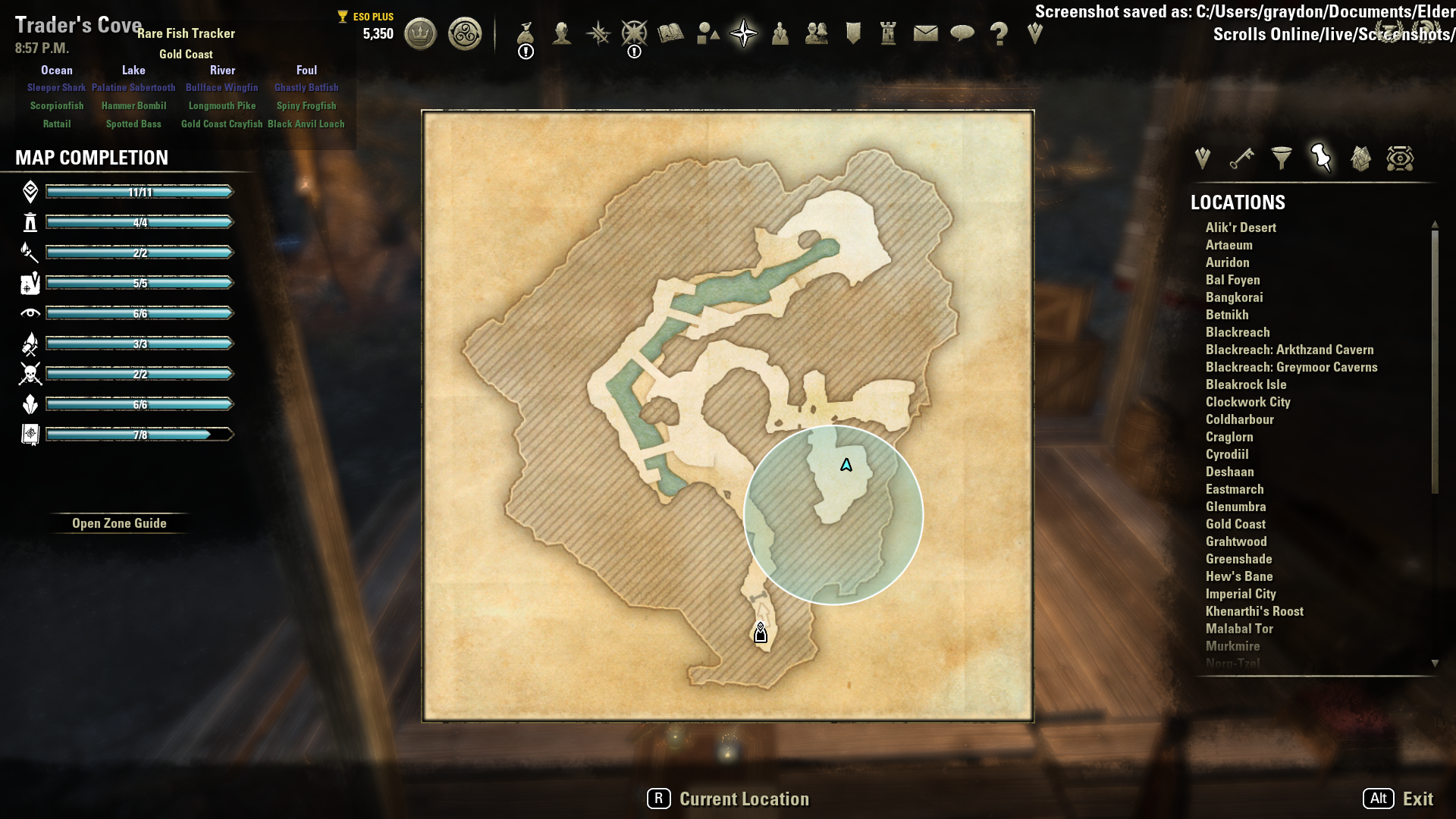Select Gold Coast in the locations list
Viewport: 1456px width, 819px height.
1235,524
